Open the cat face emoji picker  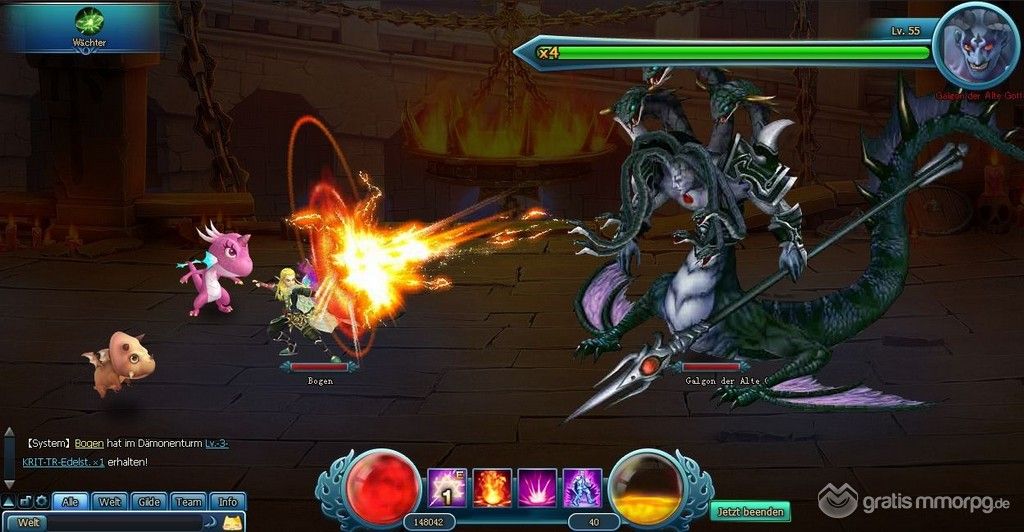[x=232, y=522]
